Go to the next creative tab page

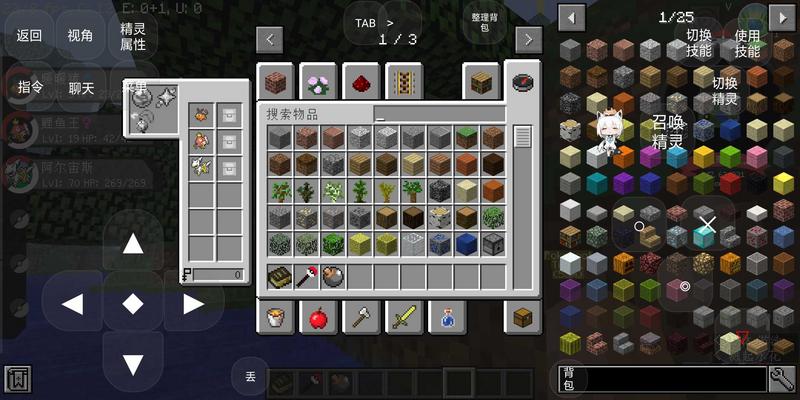pyautogui.click(x=528, y=39)
